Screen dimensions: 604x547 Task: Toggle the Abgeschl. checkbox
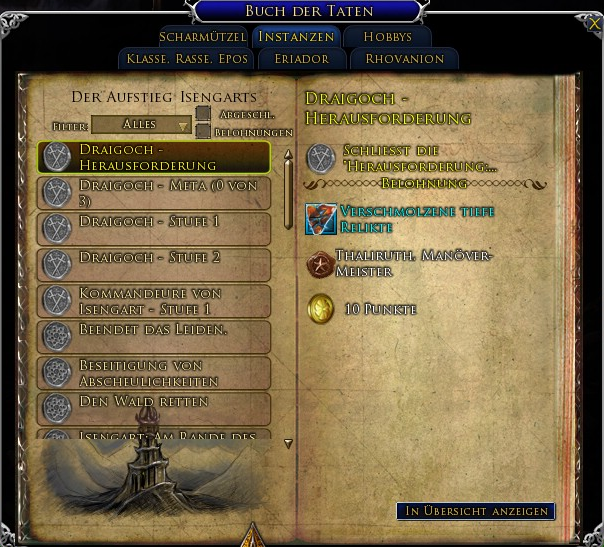coord(203,113)
